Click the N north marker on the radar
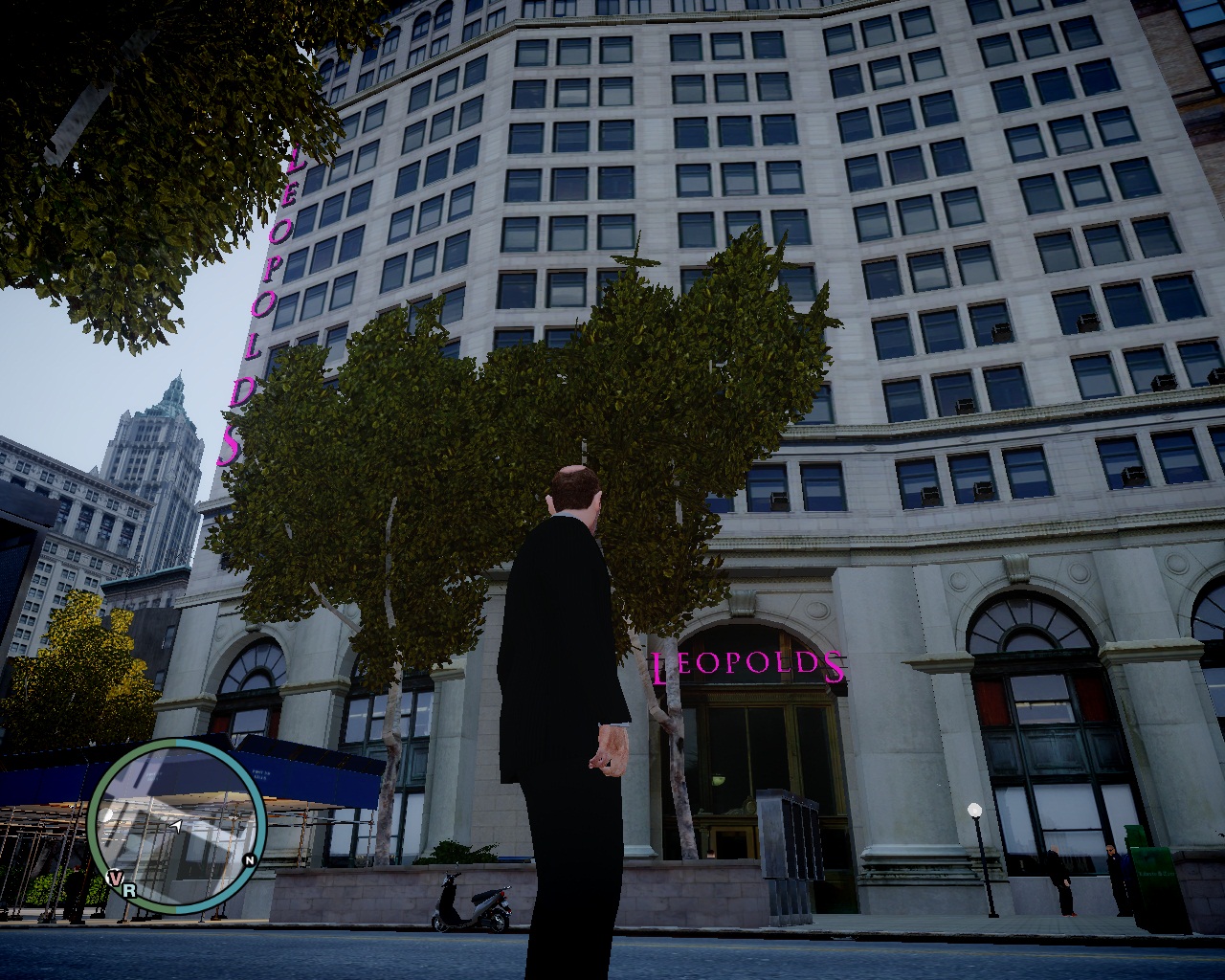 pos(249,860)
